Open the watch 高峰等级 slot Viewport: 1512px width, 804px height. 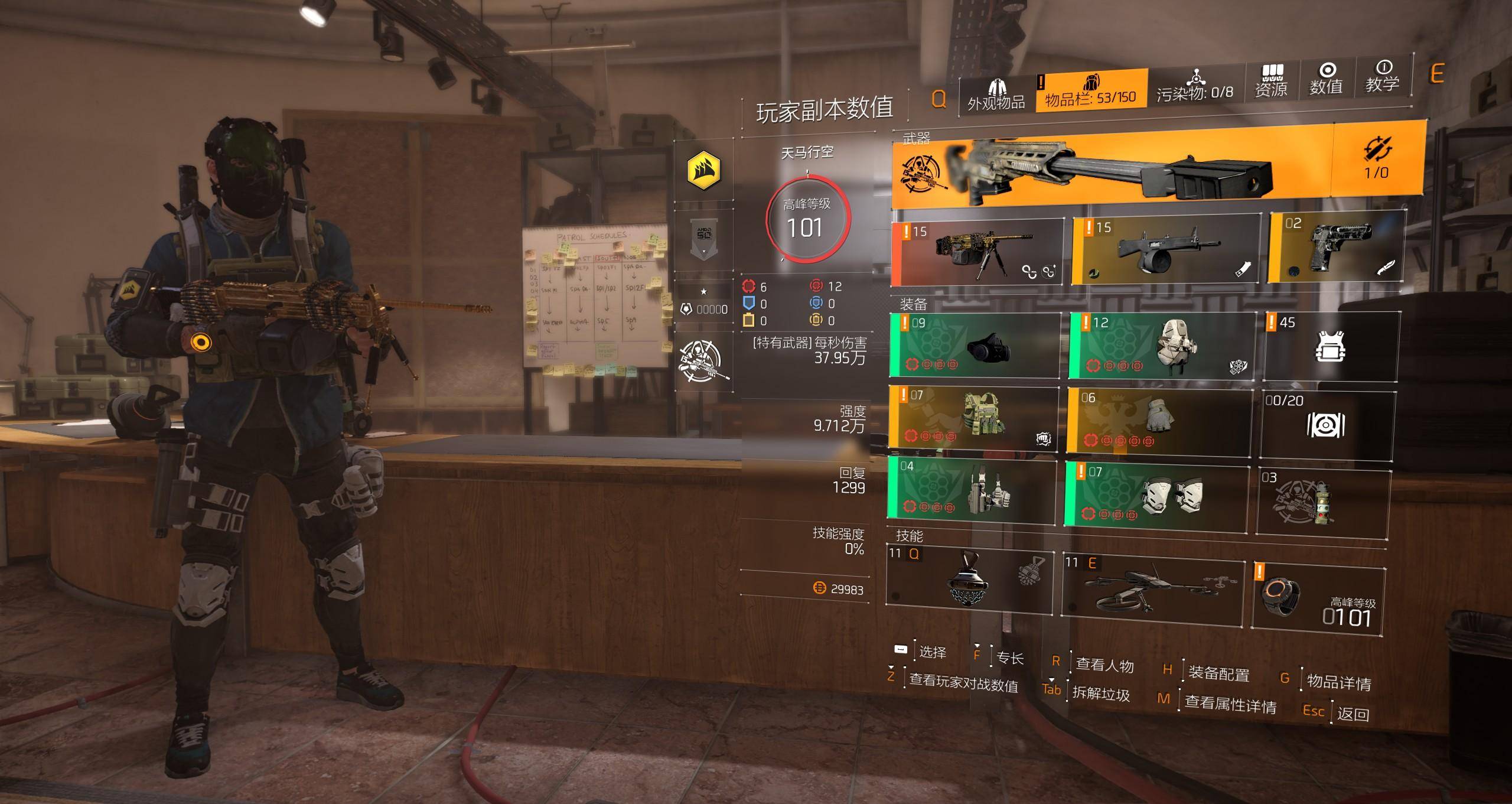1318,601
